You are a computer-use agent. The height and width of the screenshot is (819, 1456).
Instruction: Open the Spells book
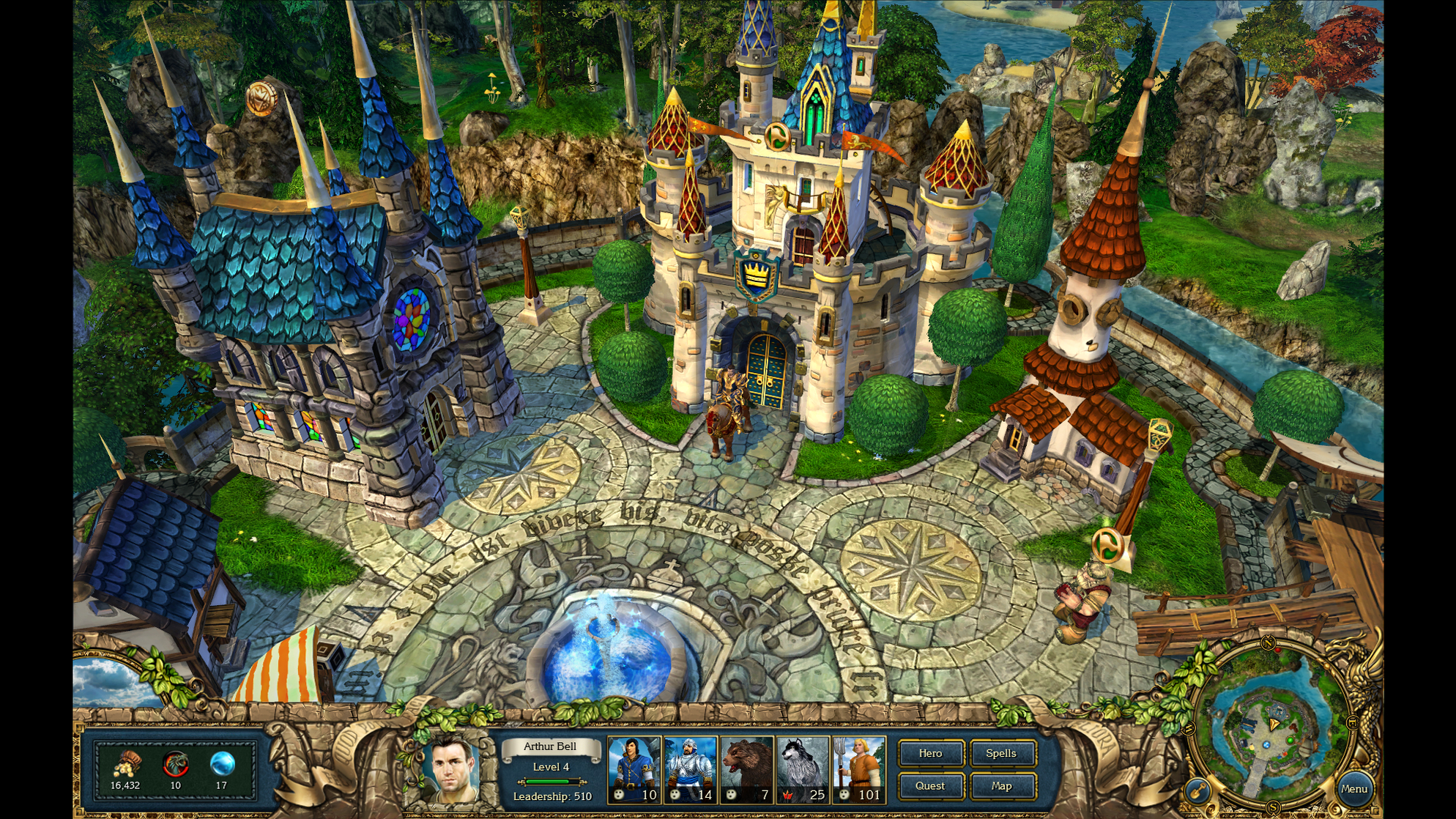point(1000,753)
